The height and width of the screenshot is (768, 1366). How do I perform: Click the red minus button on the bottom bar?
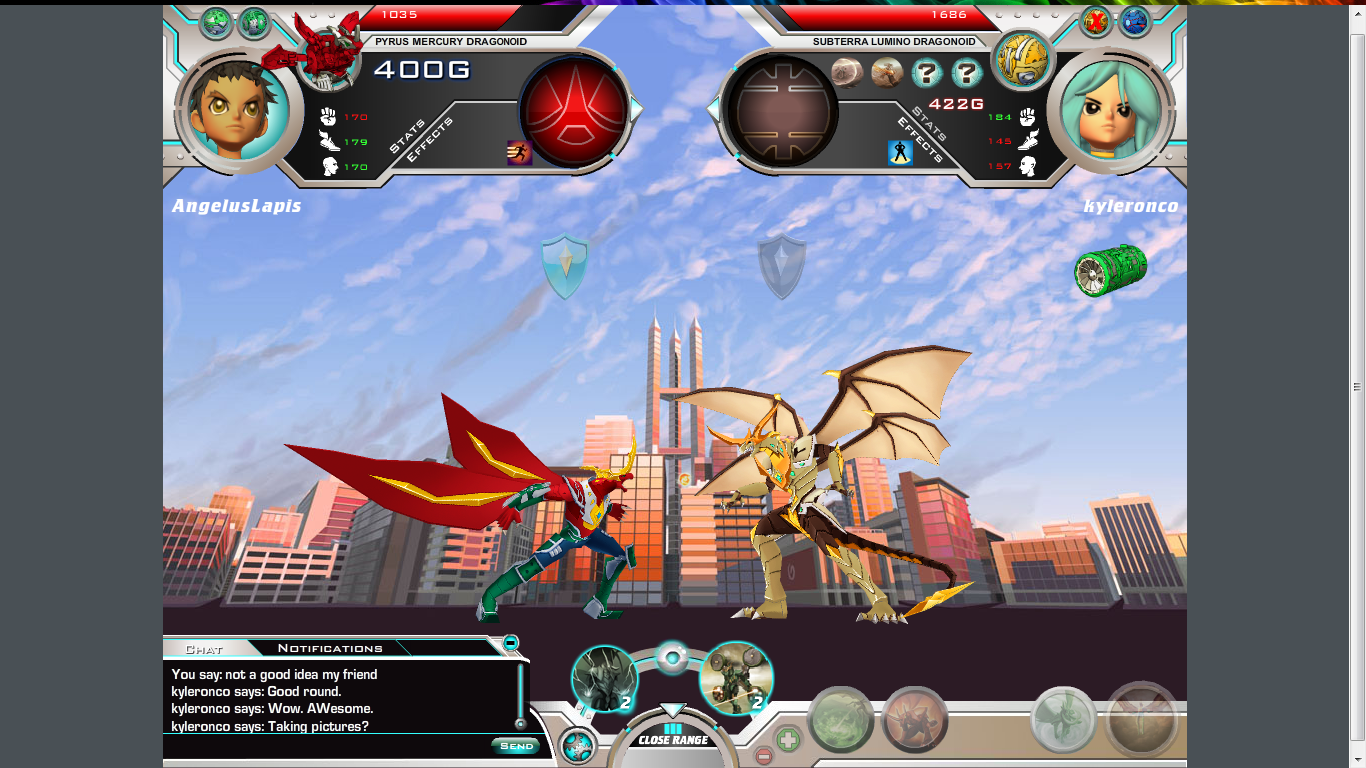click(763, 756)
